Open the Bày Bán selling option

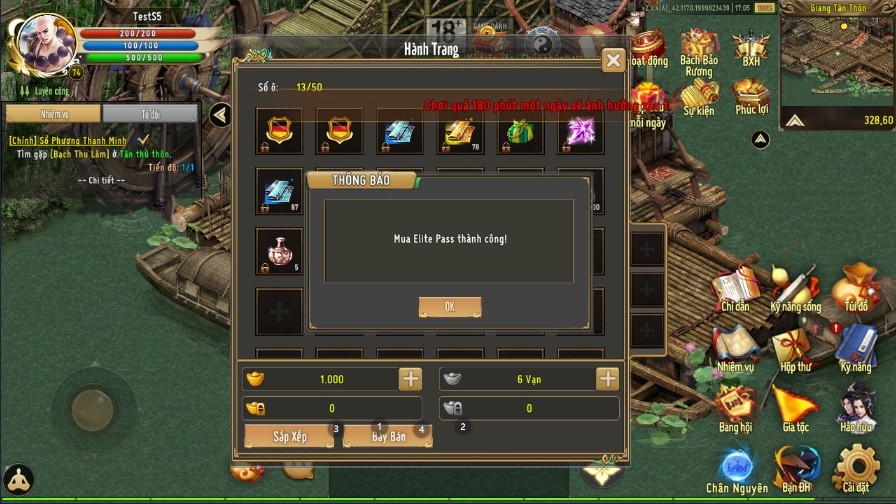click(x=388, y=437)
